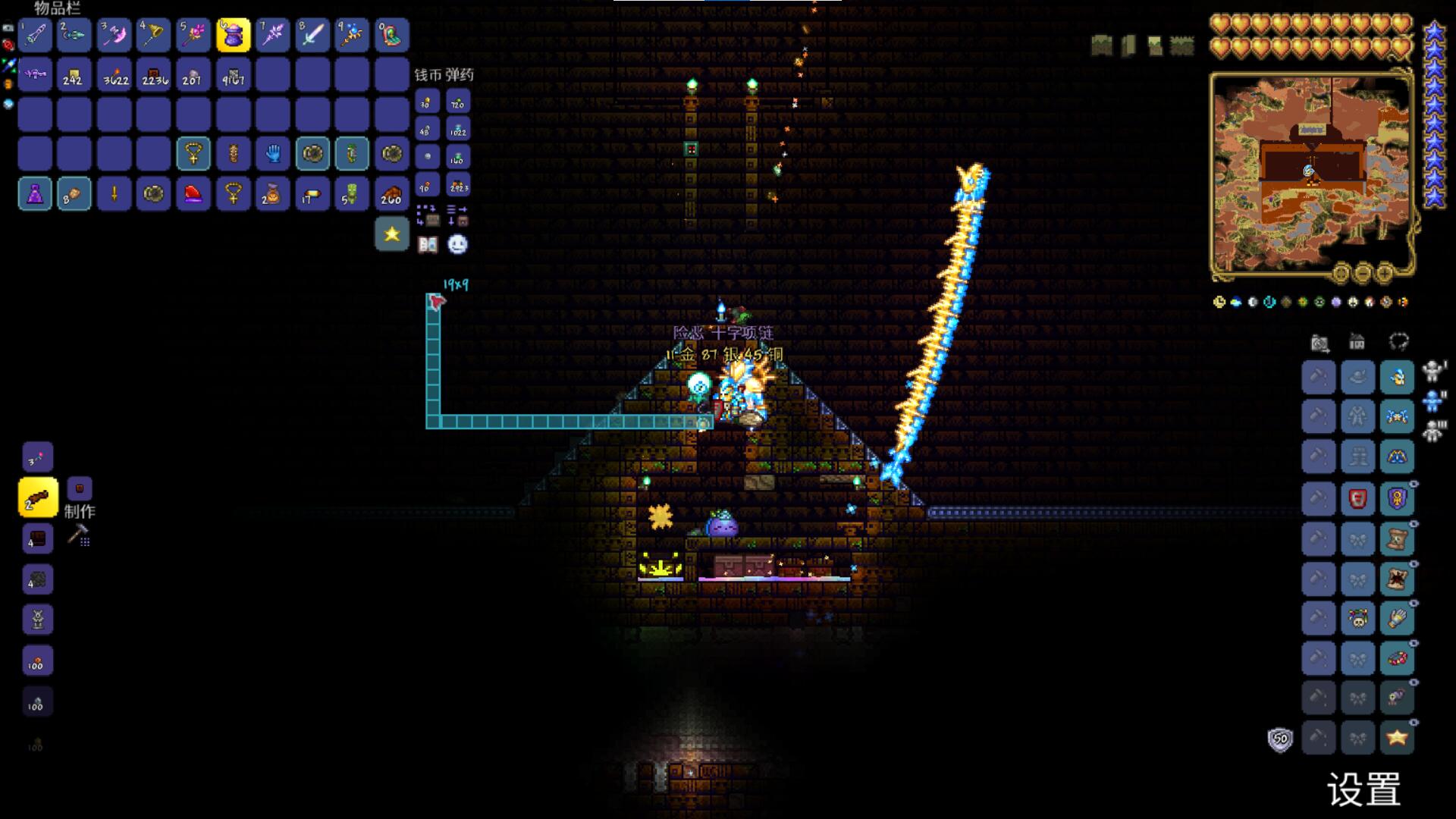This screenshot has height=819, width=1456.
Task: Click the minimap
Action: coord(1310,173)
